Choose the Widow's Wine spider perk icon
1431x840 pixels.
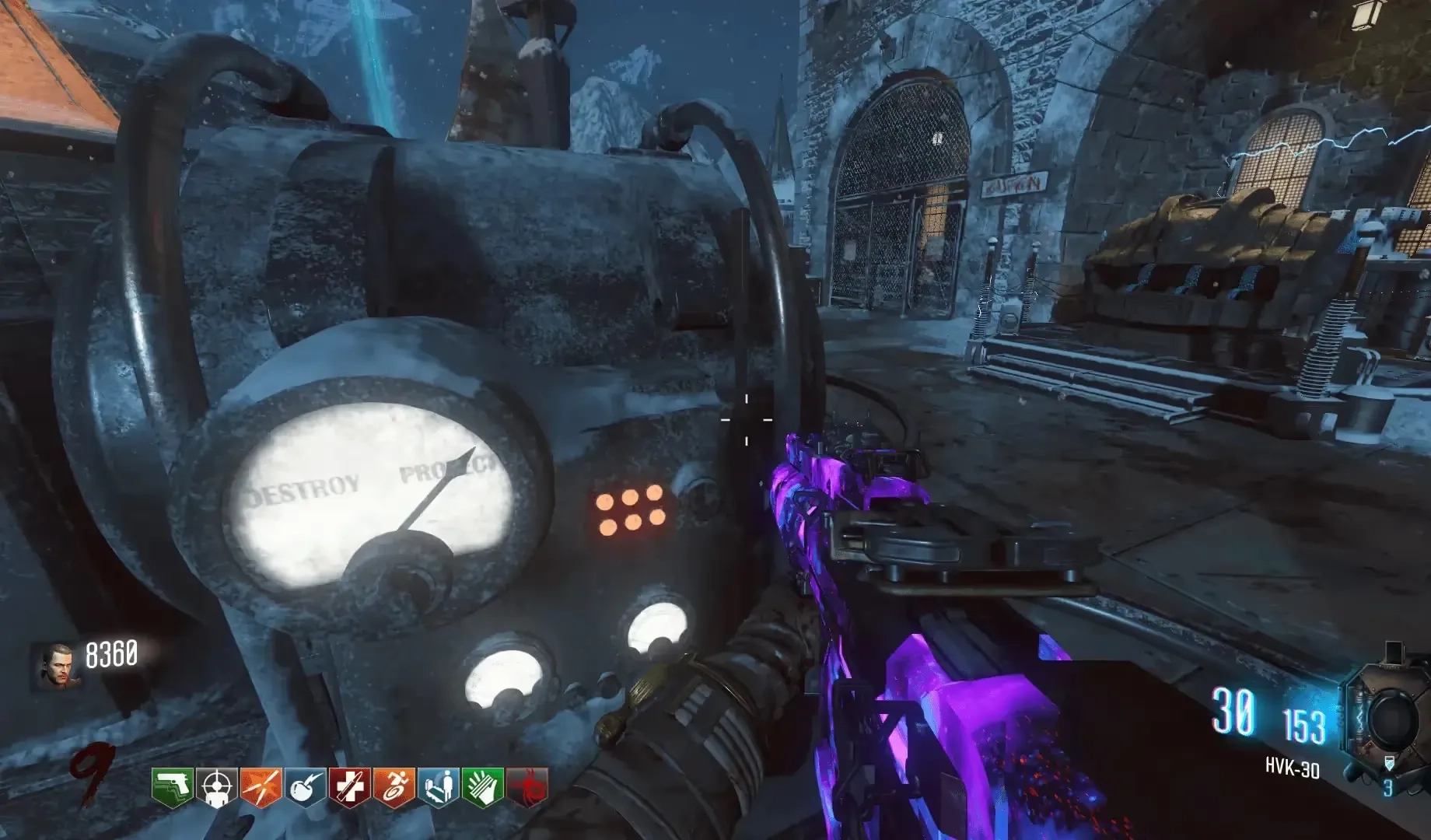527,788
